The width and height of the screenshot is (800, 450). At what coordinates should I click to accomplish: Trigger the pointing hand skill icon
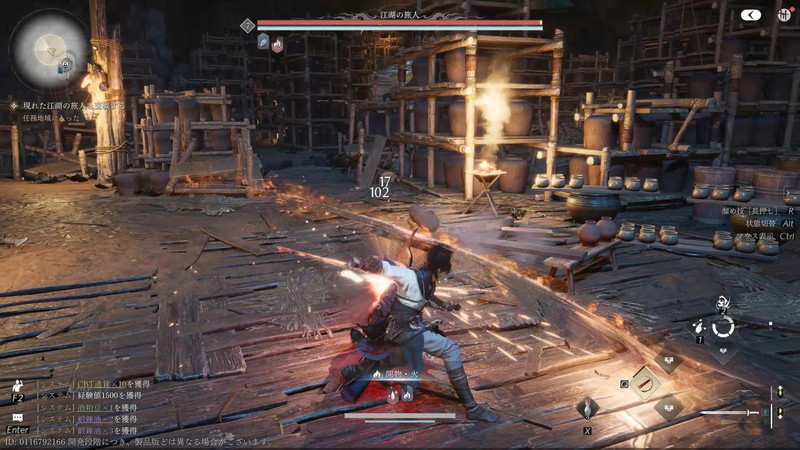tap(700, 326)
